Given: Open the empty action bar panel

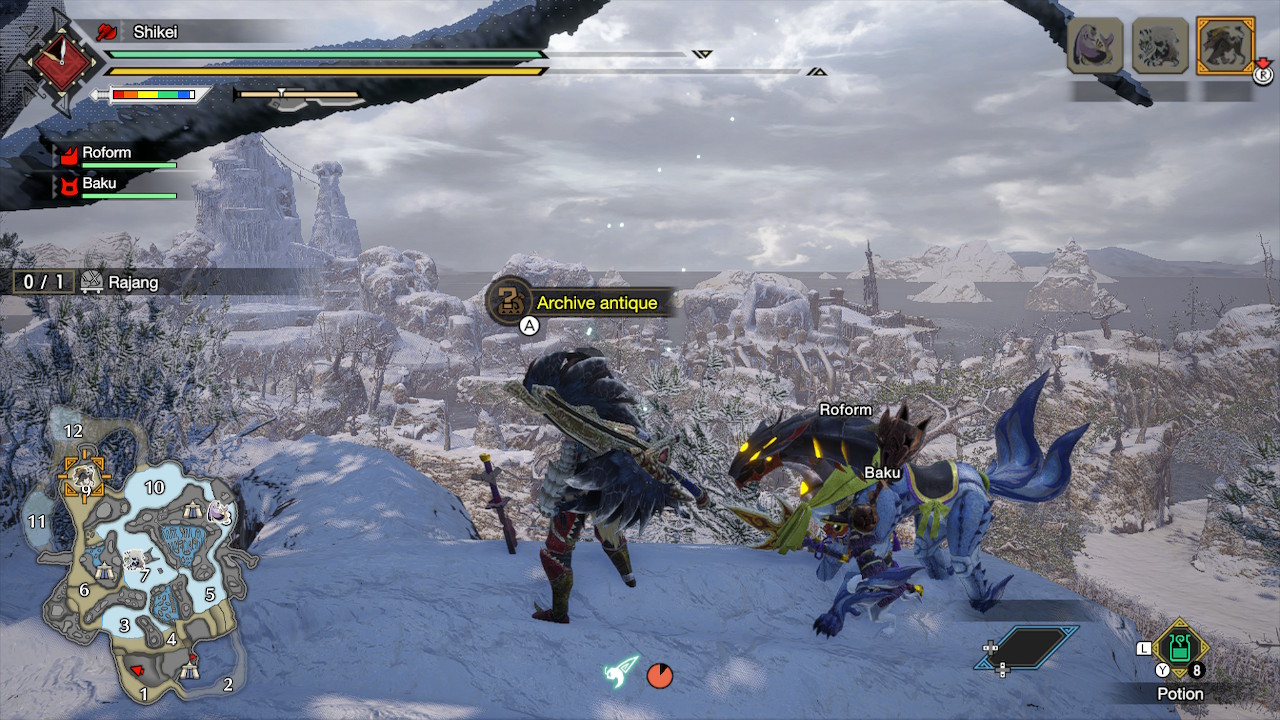Looking at the screenshot, I should pyautogui.click(x=1028, y=647).
